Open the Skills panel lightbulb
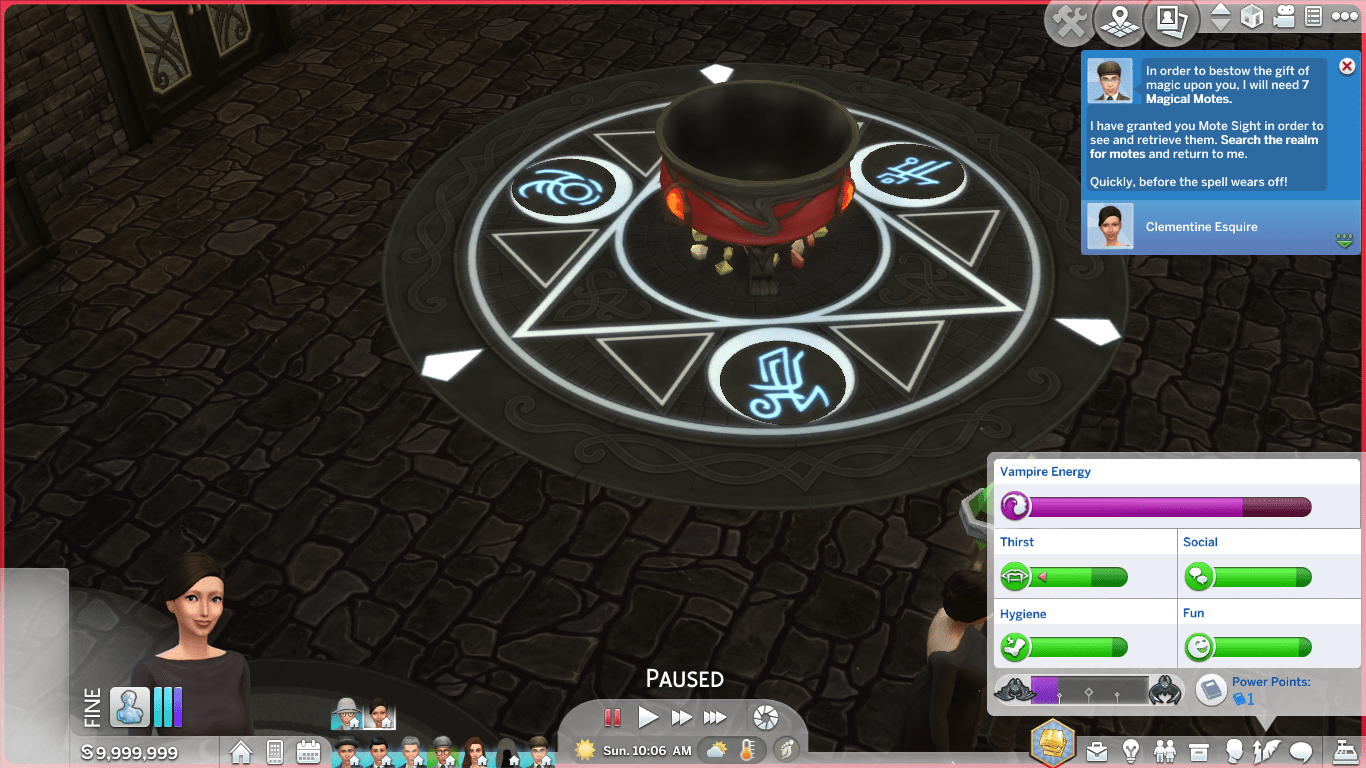 coord(1131,751)
